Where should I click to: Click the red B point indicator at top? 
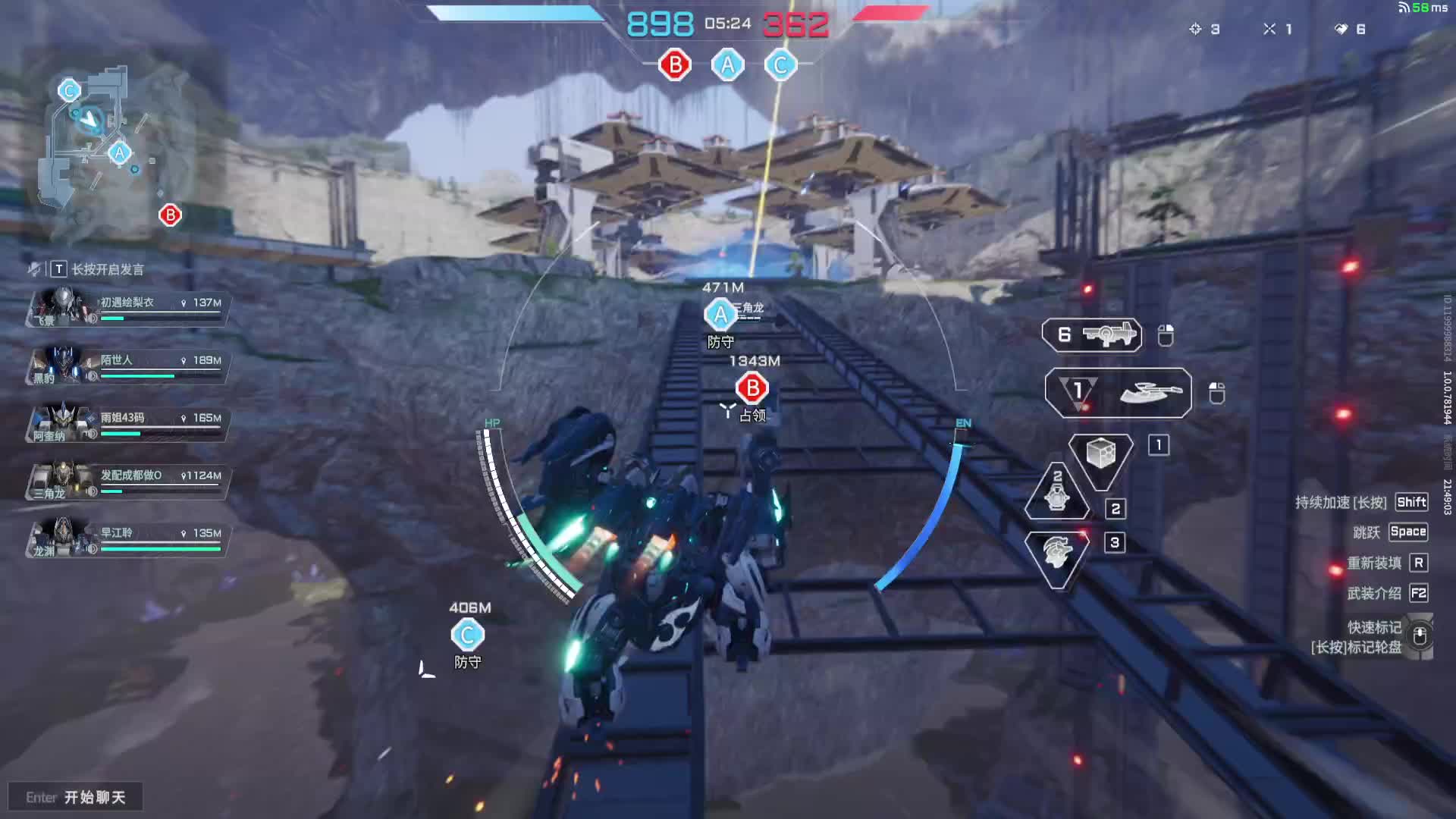pos(675,65)
